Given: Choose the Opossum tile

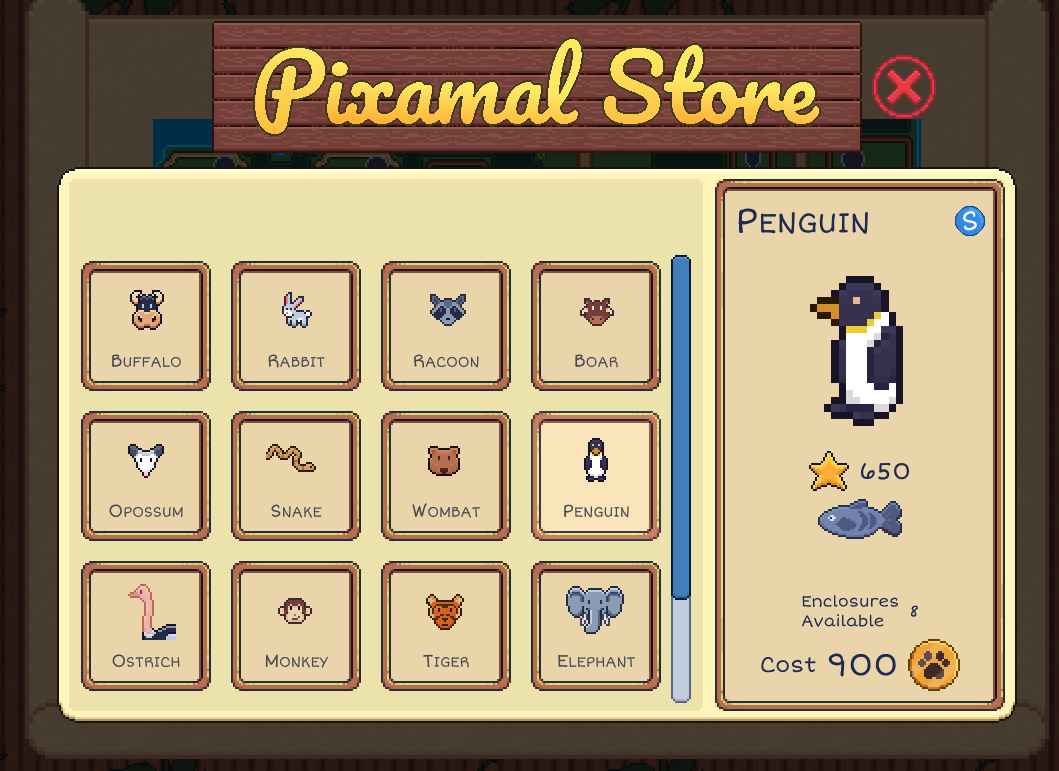Looking at the screenshot, I should point(146,476).
